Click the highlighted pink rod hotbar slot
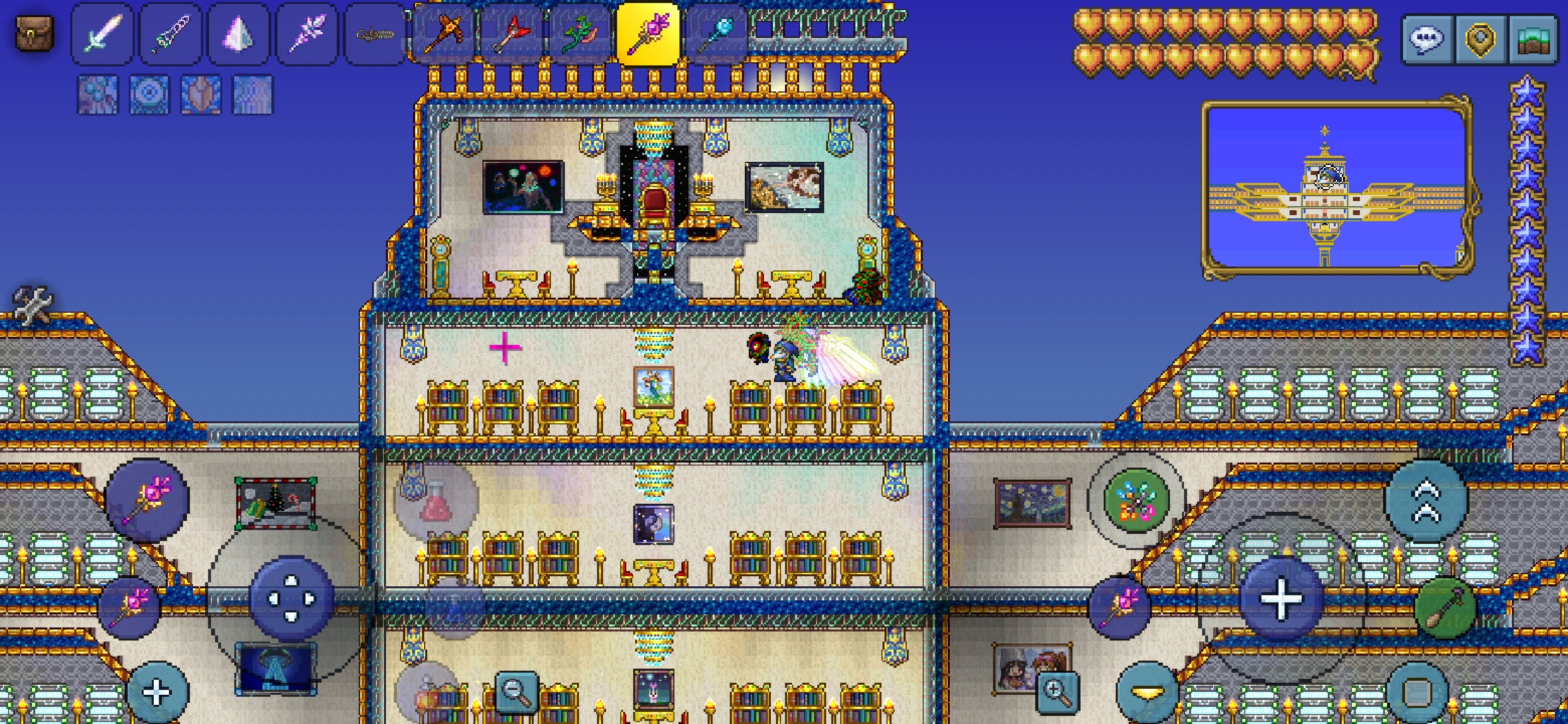This screenshot has height=724, width=1568. click(647, 34)
